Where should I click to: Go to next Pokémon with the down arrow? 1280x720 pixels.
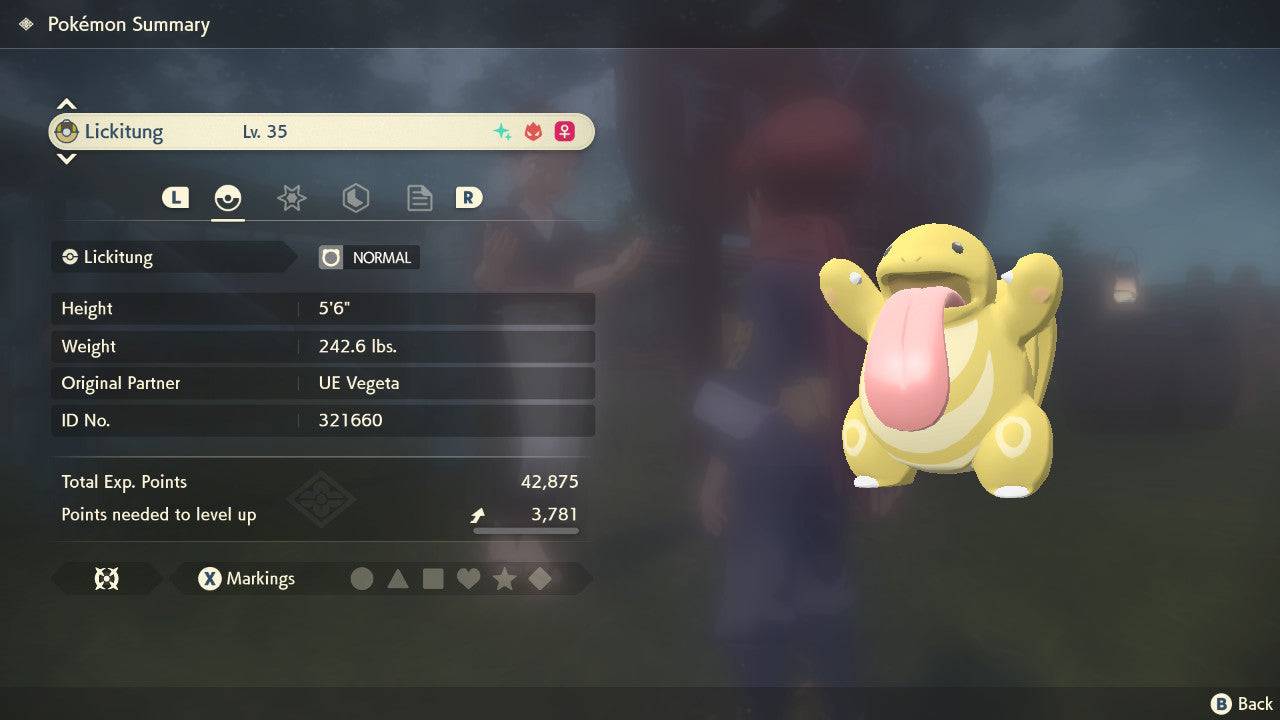66,159
